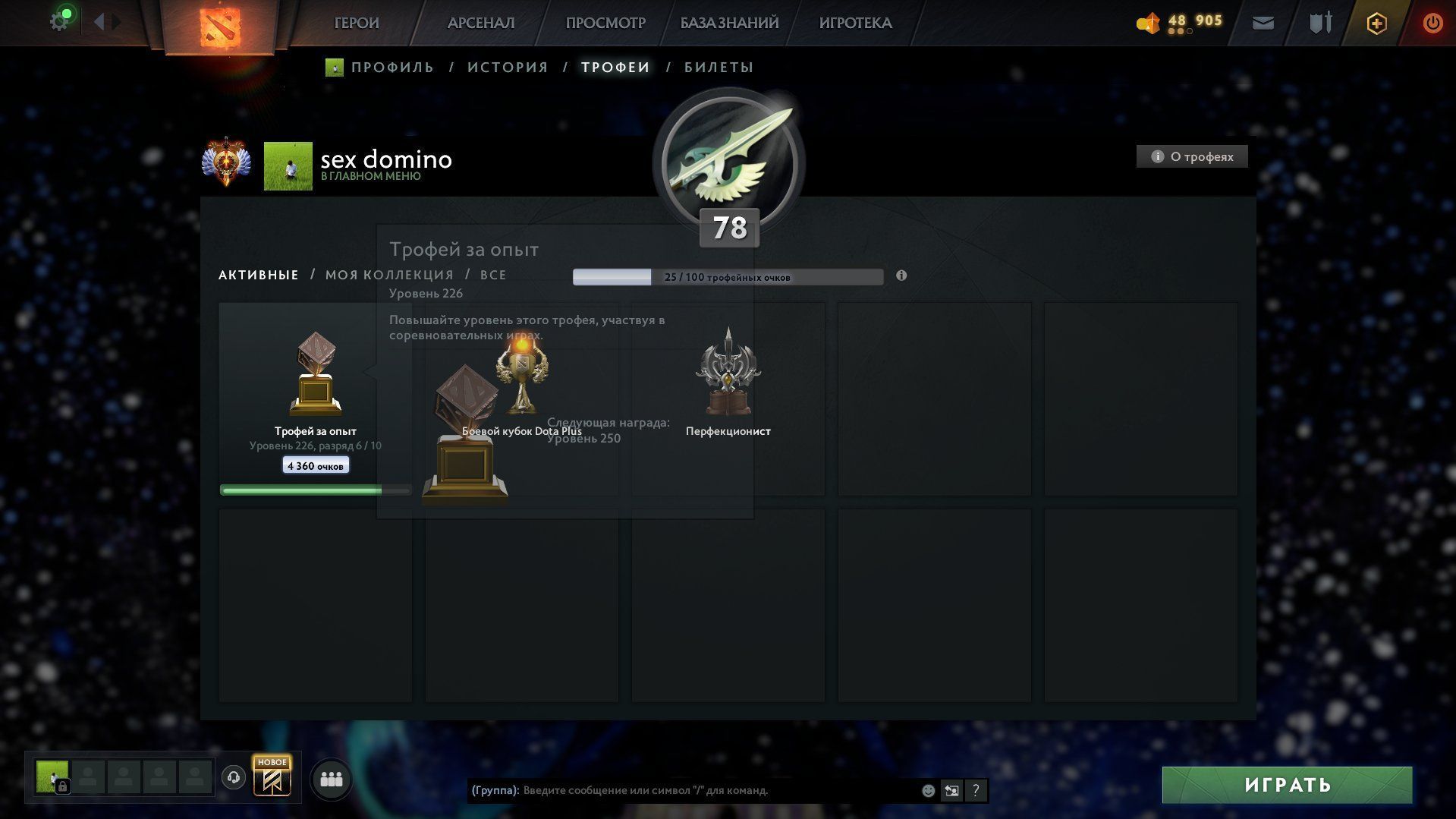The width and height of the screenshot is (1456, 819).
Task: Open the ГЕРОИ menu
Action: [356, 23]
